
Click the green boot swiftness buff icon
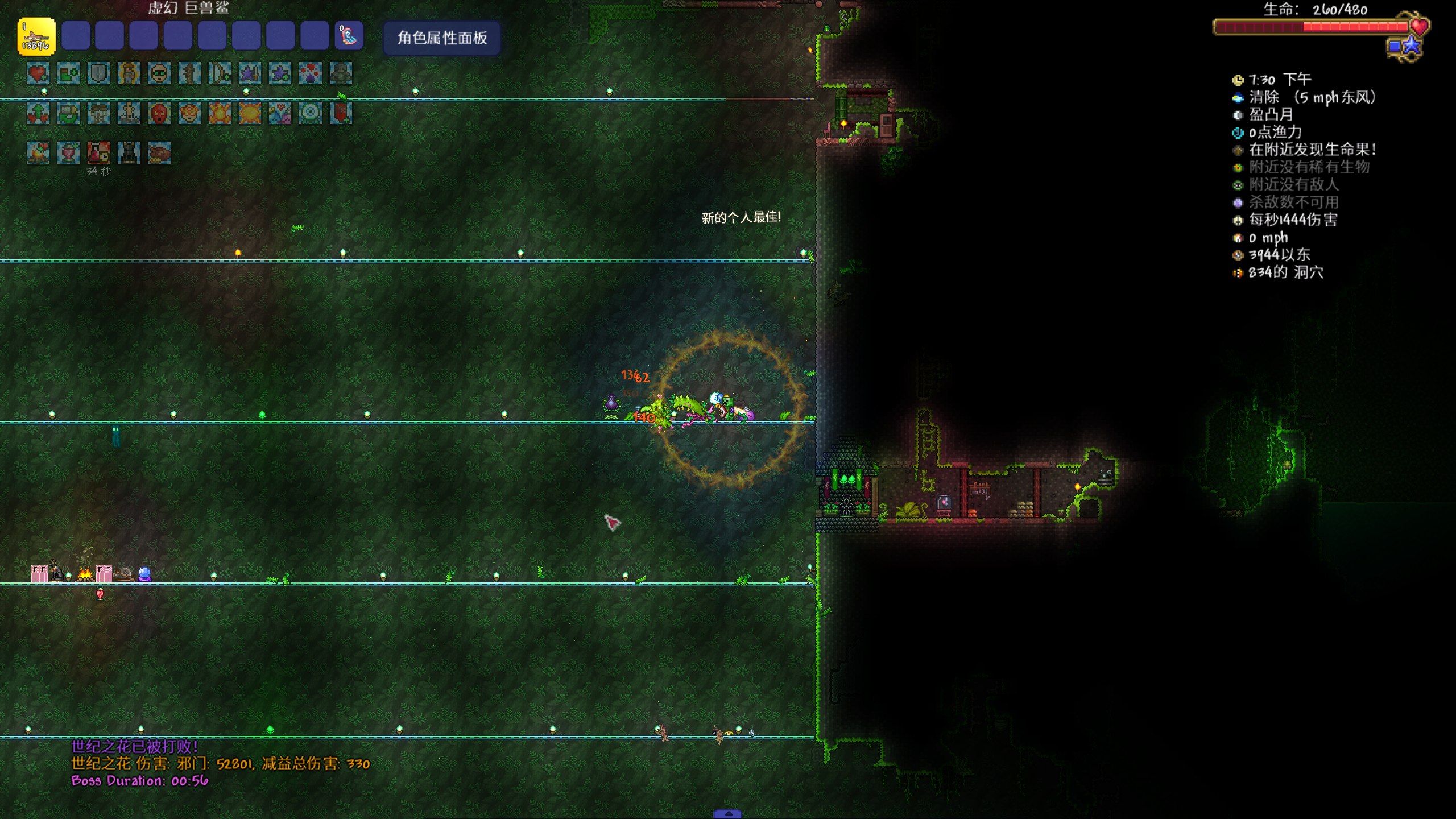pyautogui.click(x=68, y=73)
